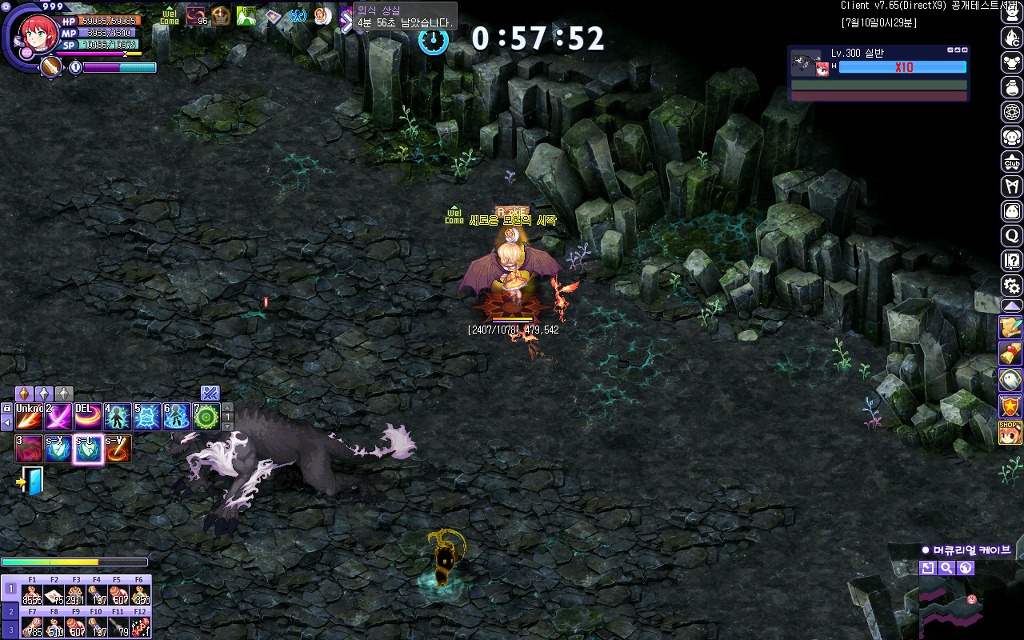
Task: Use the F1 potion in the quickslot bar
Action: point(31,595)
